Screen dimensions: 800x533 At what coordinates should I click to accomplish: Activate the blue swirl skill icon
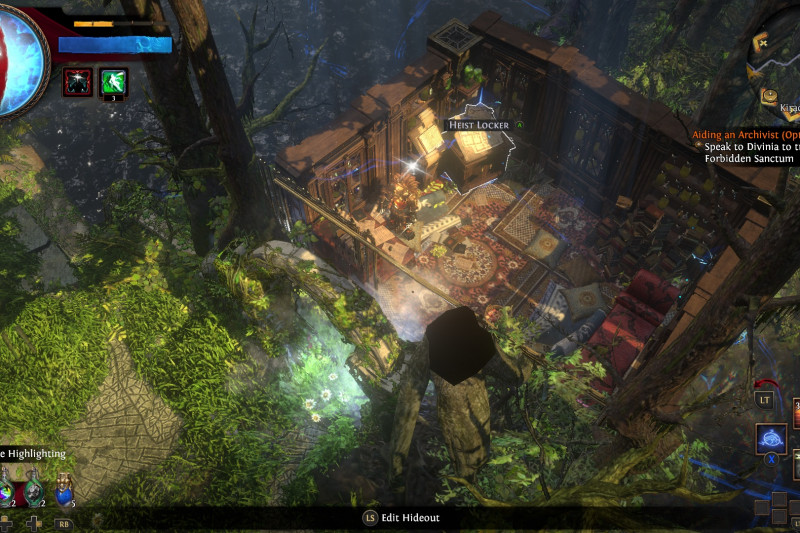pos(771,438)
